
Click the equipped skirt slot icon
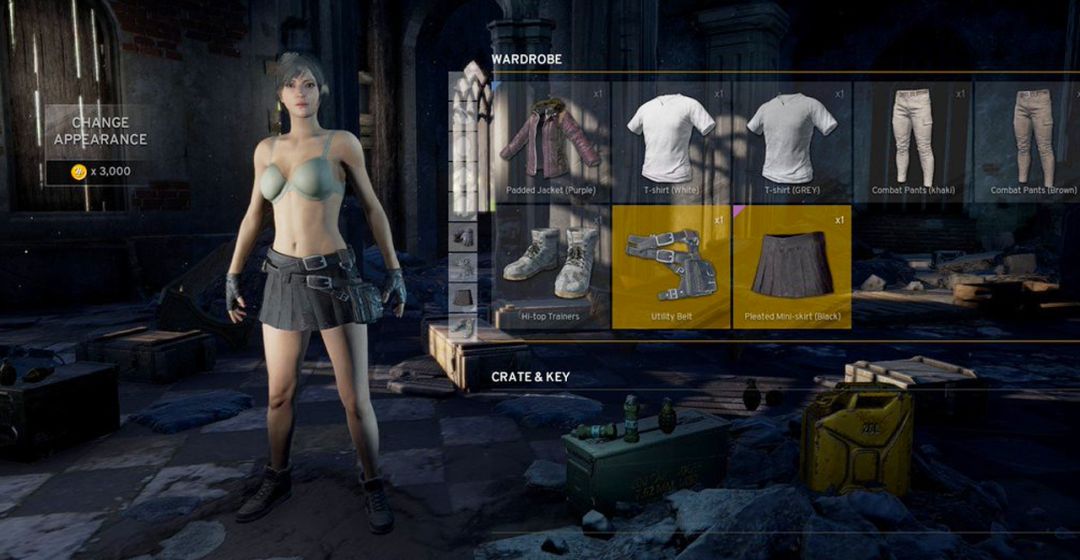(463, 296)
